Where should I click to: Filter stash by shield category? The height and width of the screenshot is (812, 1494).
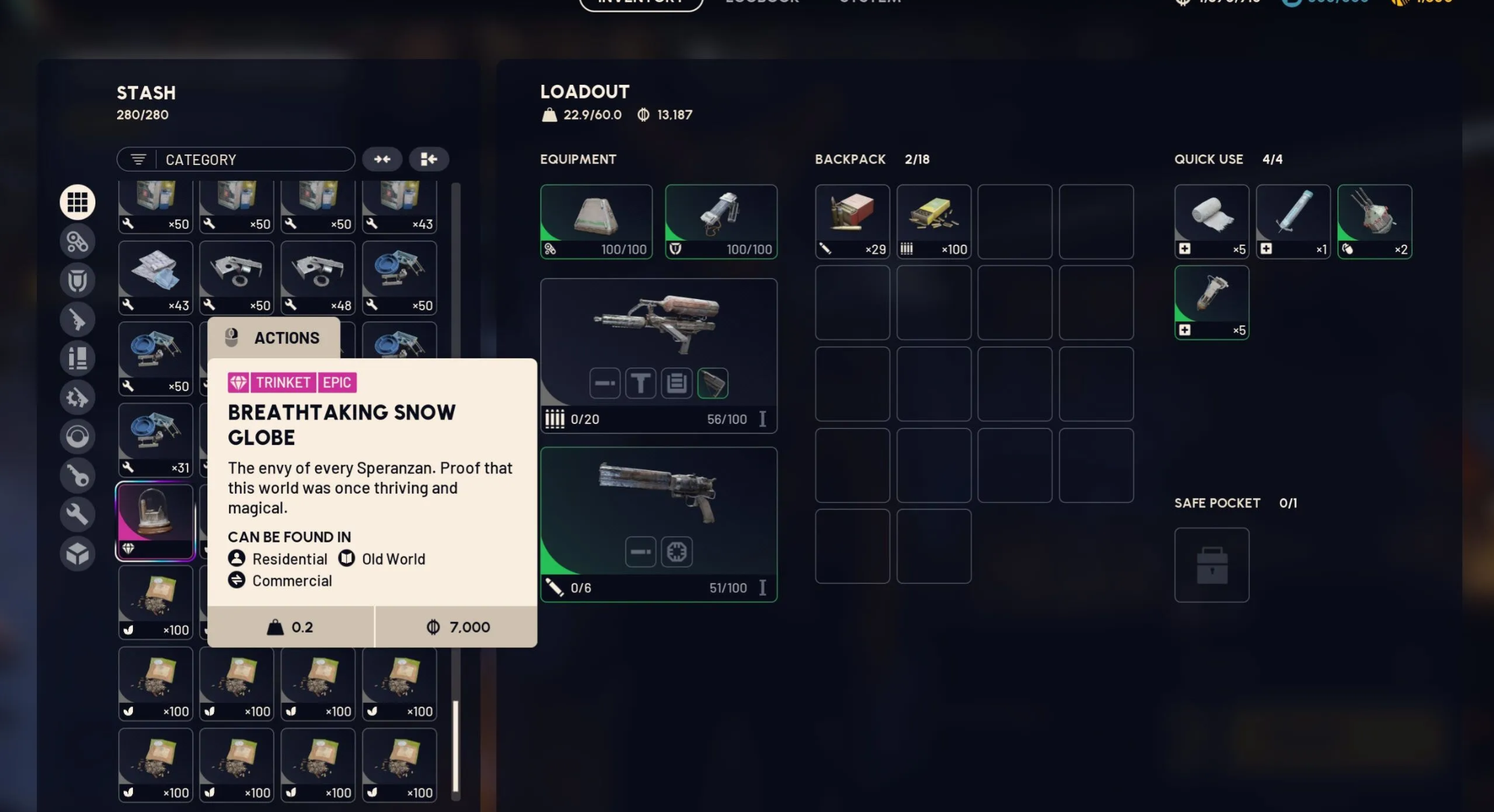78,281
